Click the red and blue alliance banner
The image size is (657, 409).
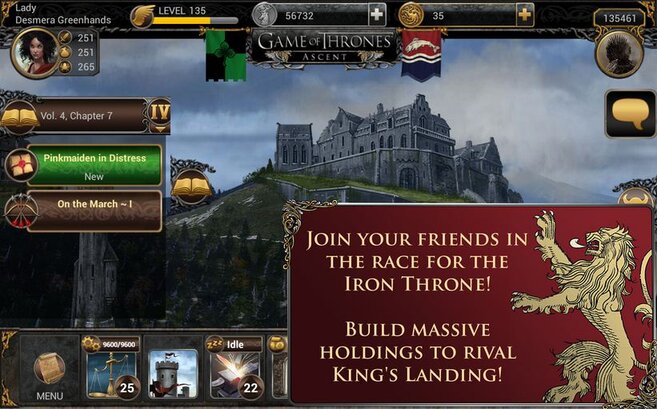(423, 52)
